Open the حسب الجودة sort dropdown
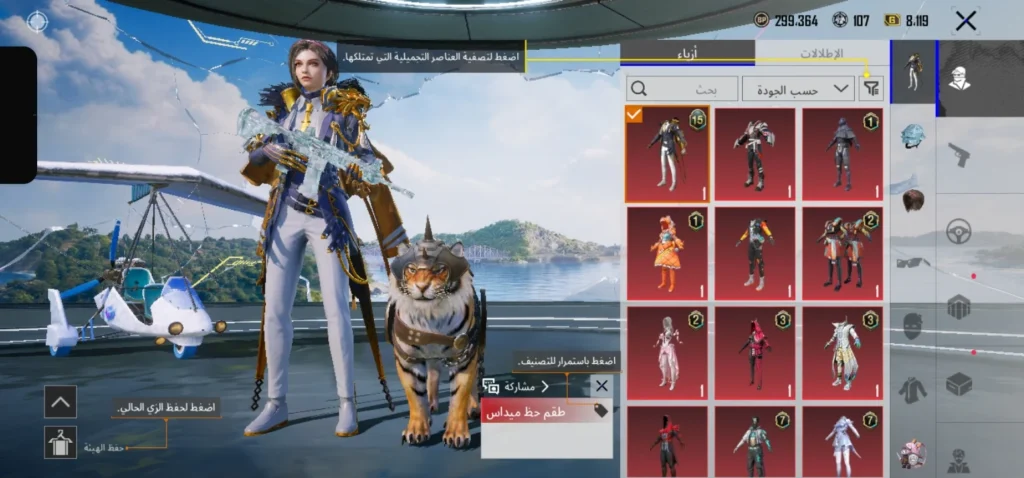Image resolution: width=1024 pixels, height=478 pixels. click(x=799, y=89)
